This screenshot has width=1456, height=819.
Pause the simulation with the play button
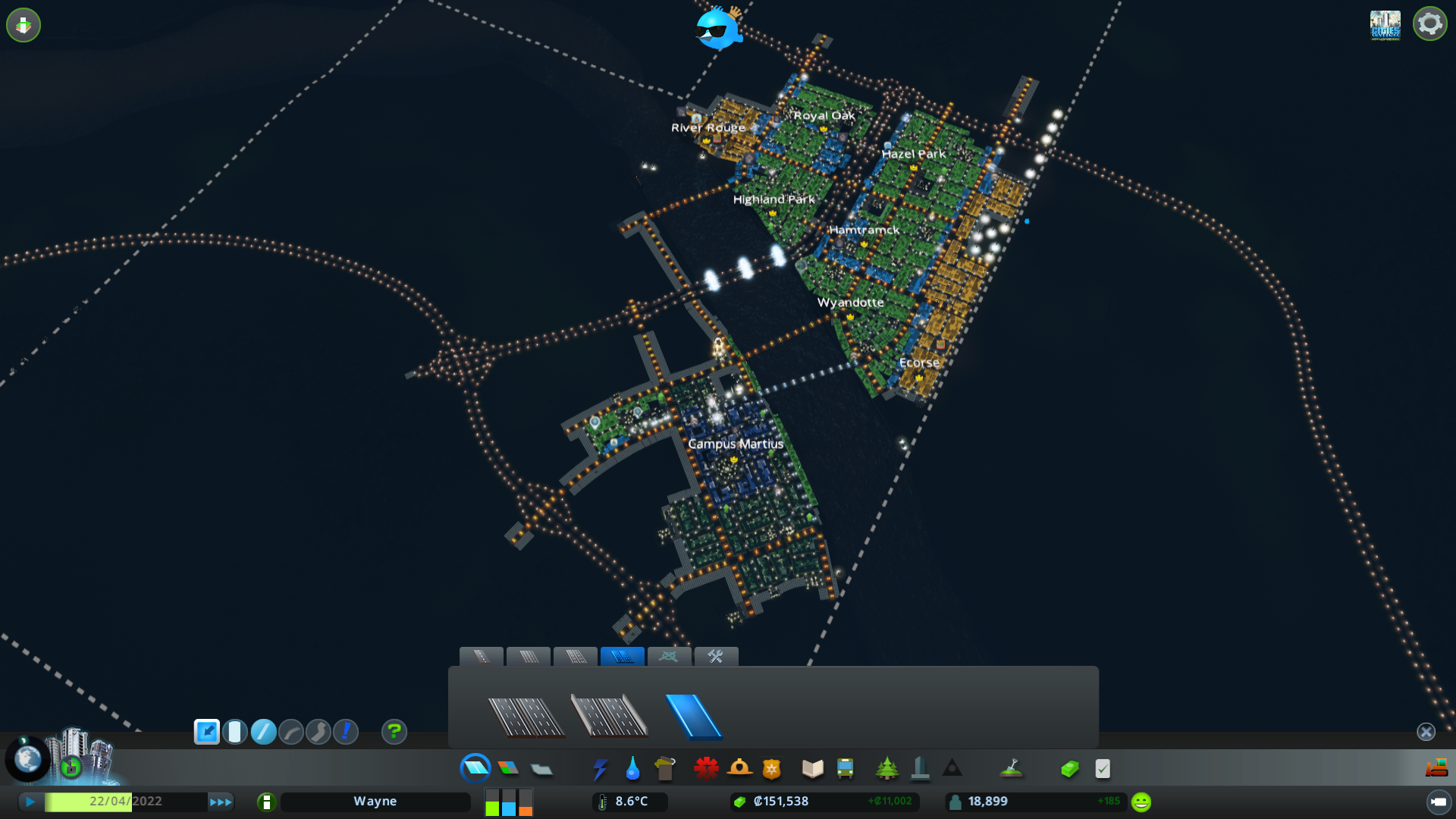[x=30, y=801]
